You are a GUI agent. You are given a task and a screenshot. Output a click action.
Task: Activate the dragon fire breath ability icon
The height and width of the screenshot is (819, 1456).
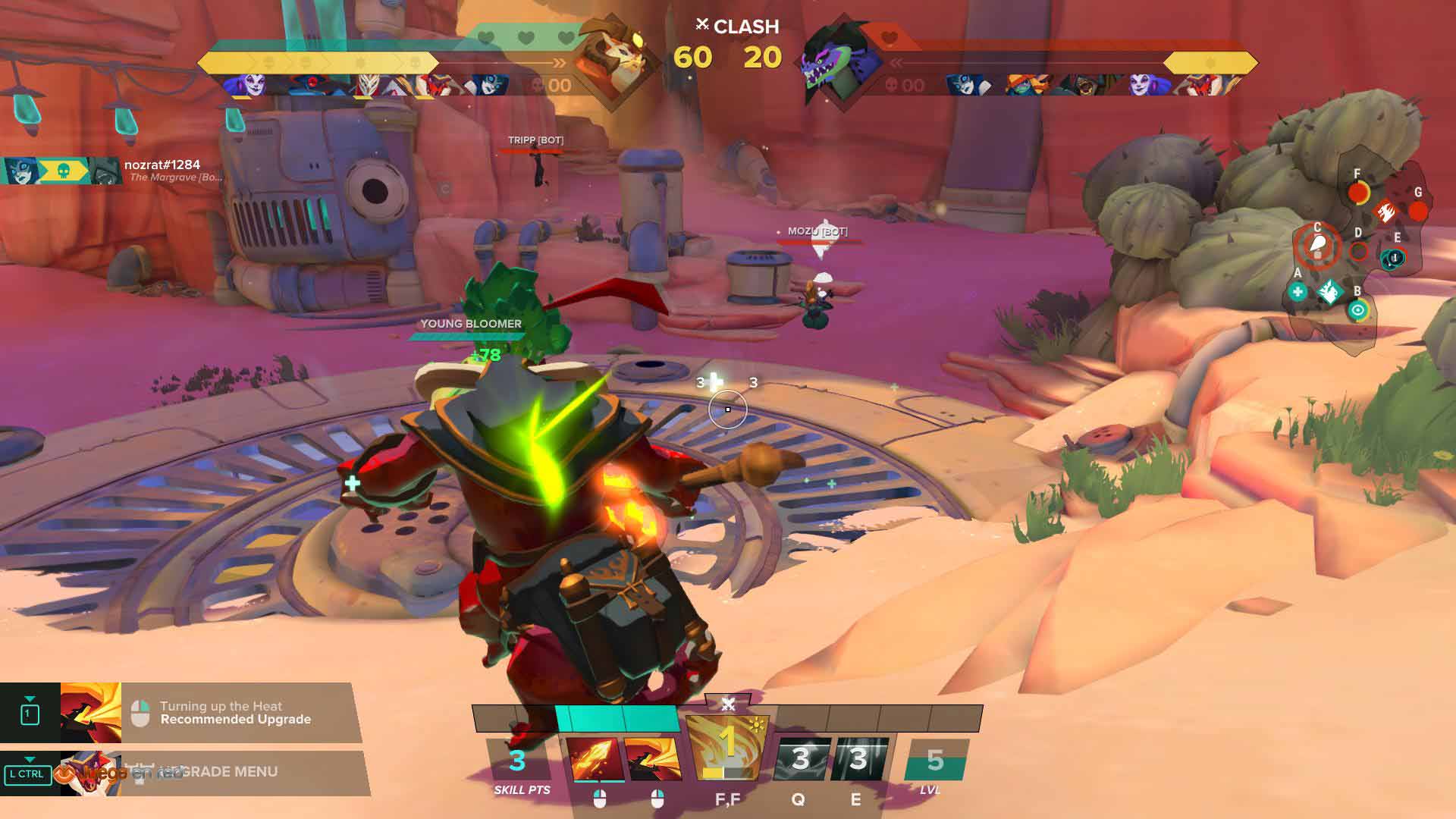click(652, 759)
